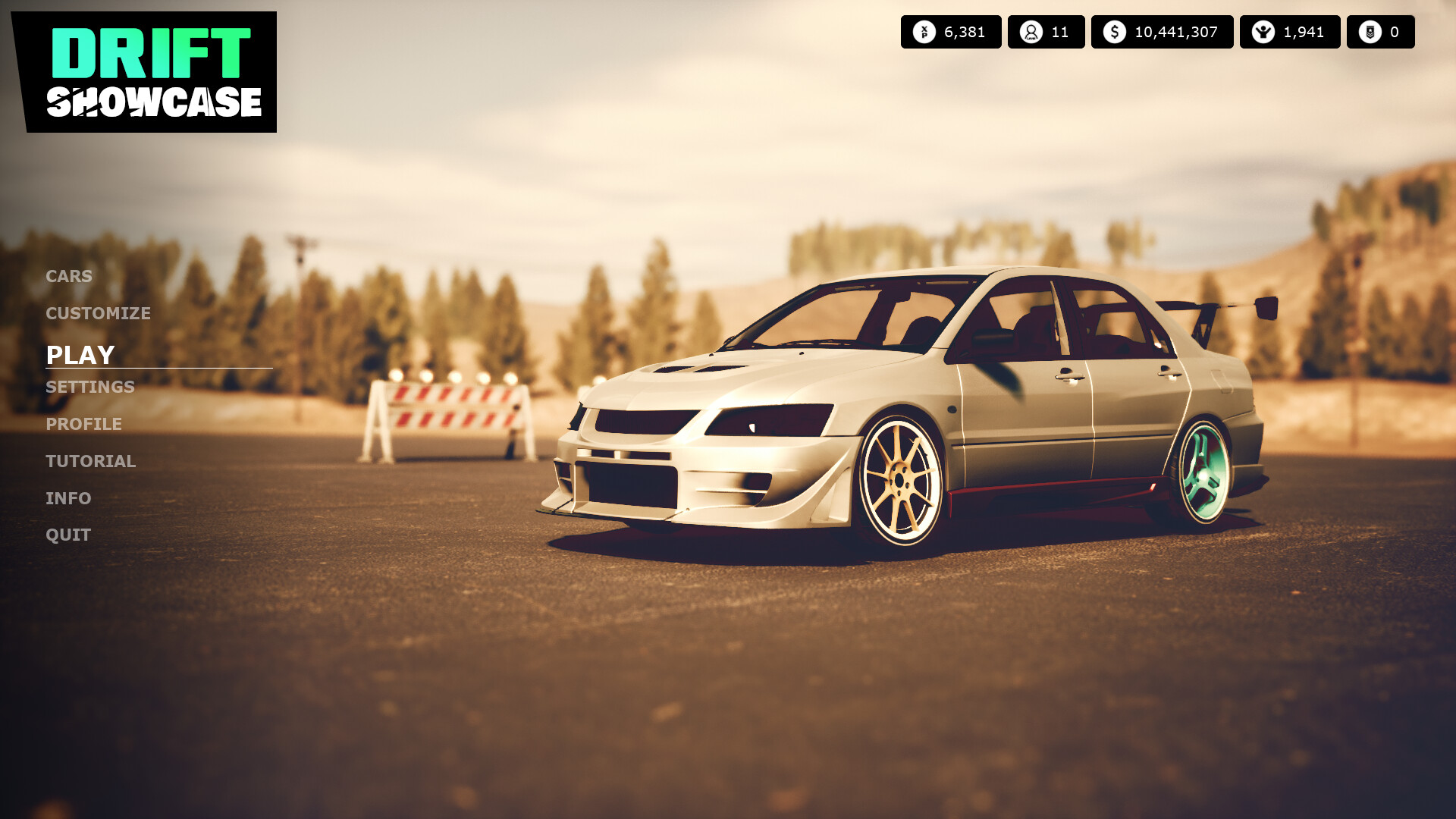1456x819 pixels.
Task: View your PROFILE
Action: (x=83, y=424)
